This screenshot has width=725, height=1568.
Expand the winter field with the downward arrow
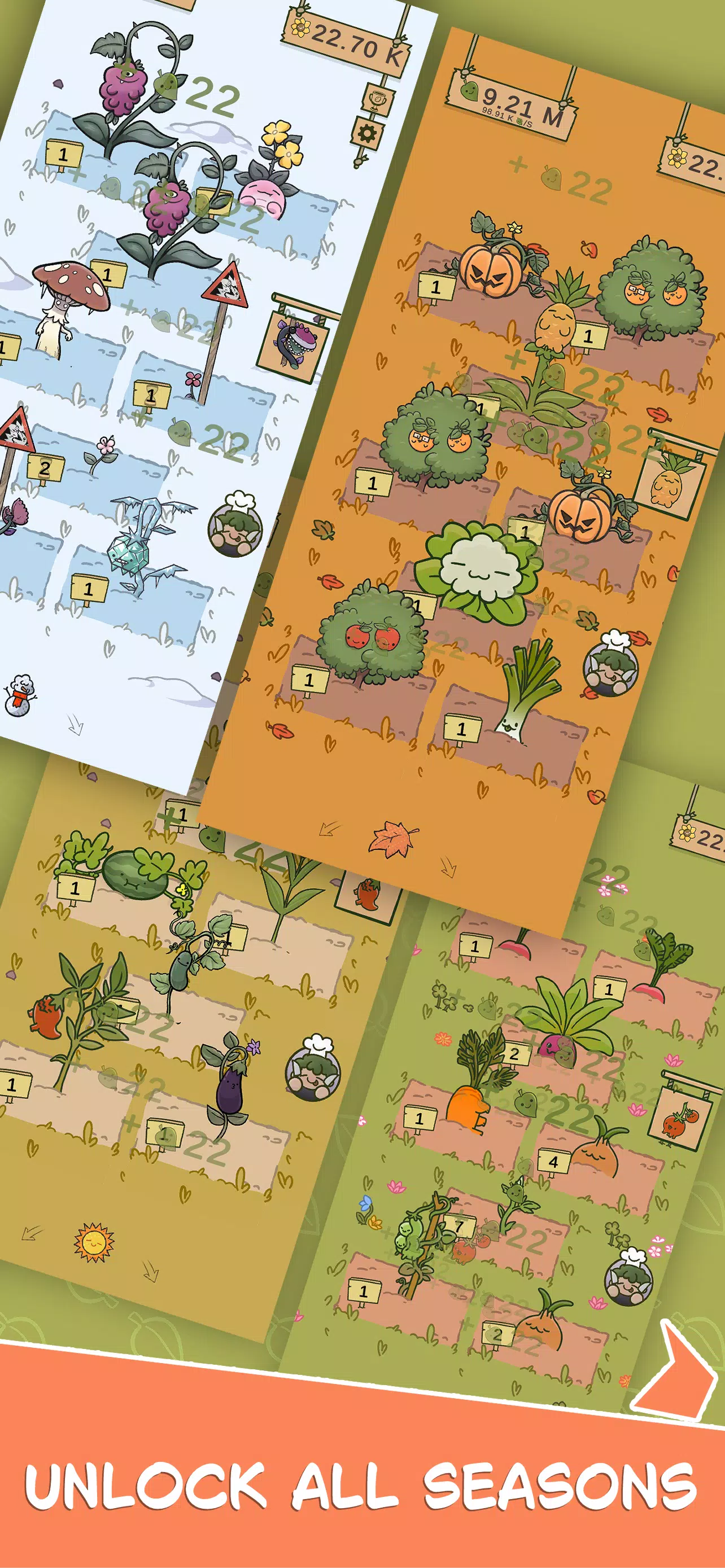(76, 725)
